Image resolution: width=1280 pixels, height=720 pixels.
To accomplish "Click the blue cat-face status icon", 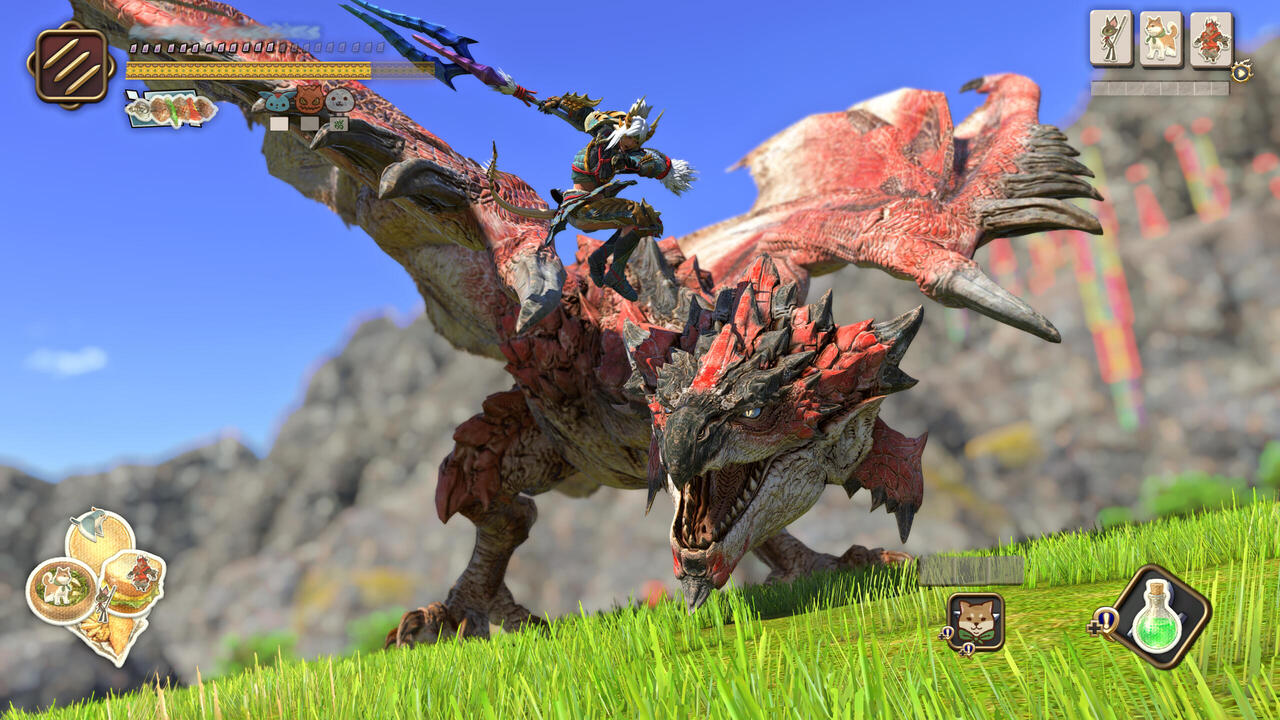I will click(277, 101).
